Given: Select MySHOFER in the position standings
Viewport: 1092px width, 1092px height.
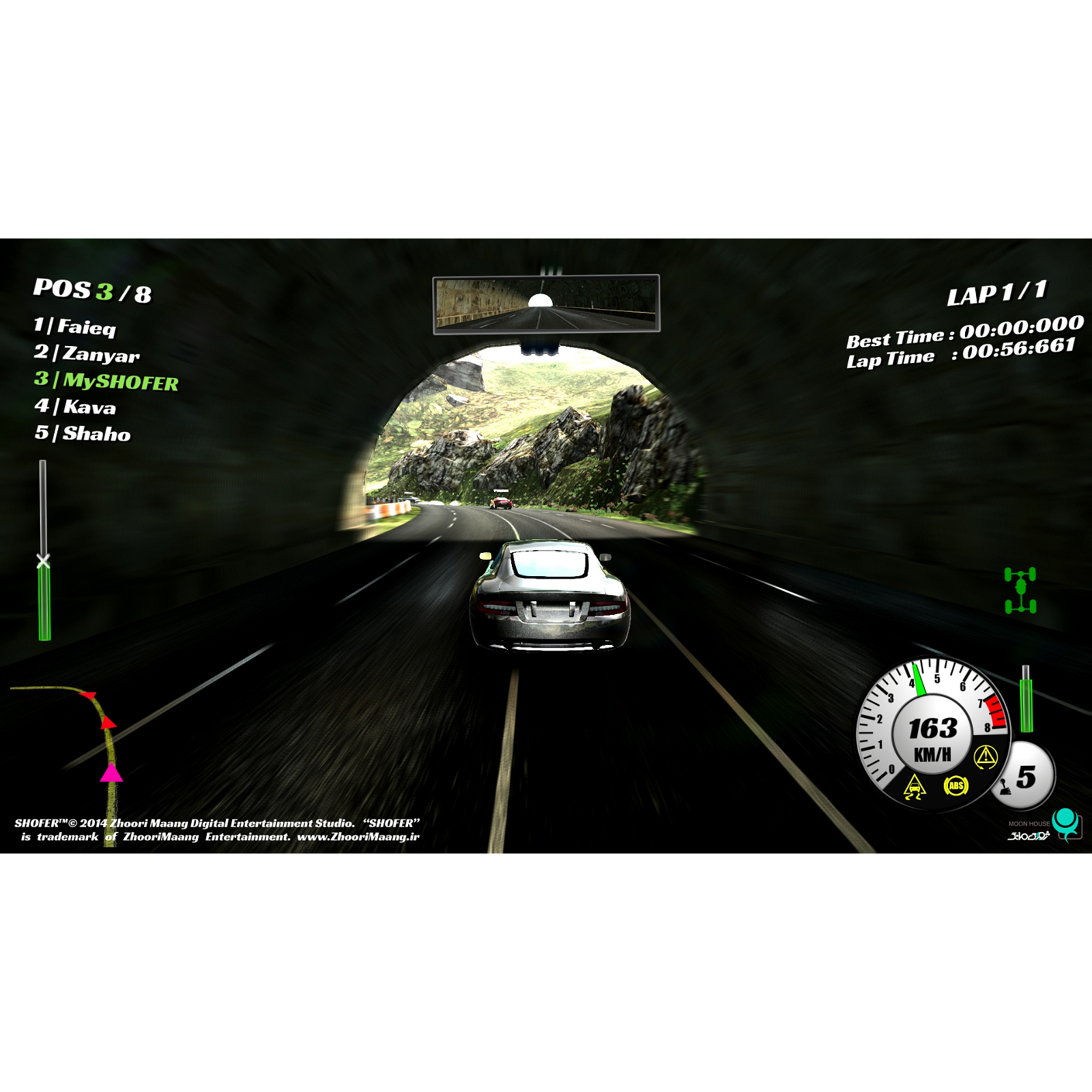Looking at the screenshot, I should [106, 383].
